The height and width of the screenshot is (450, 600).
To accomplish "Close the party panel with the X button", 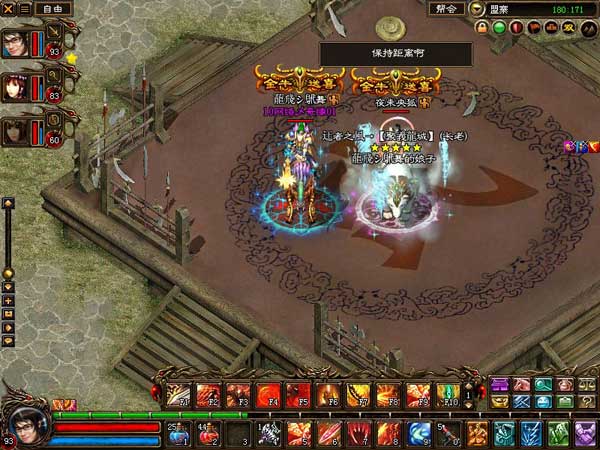I will coord(8,8).
